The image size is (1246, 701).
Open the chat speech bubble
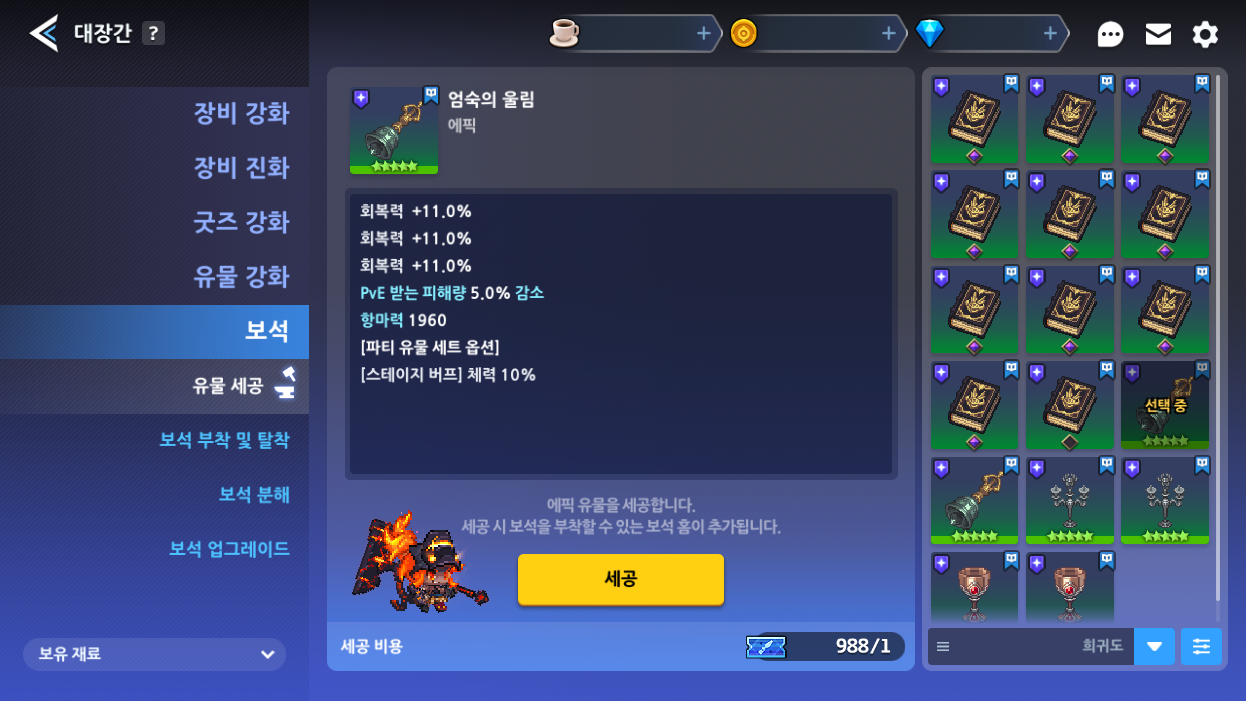point(1110,35)
